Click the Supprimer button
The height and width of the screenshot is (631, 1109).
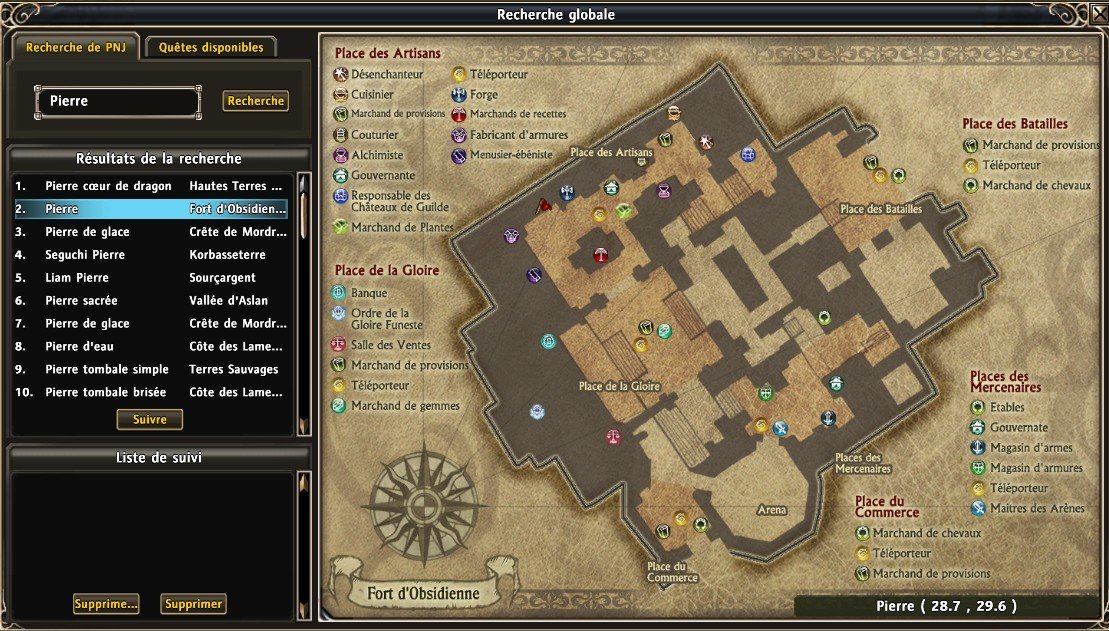(x=193, y=604)
